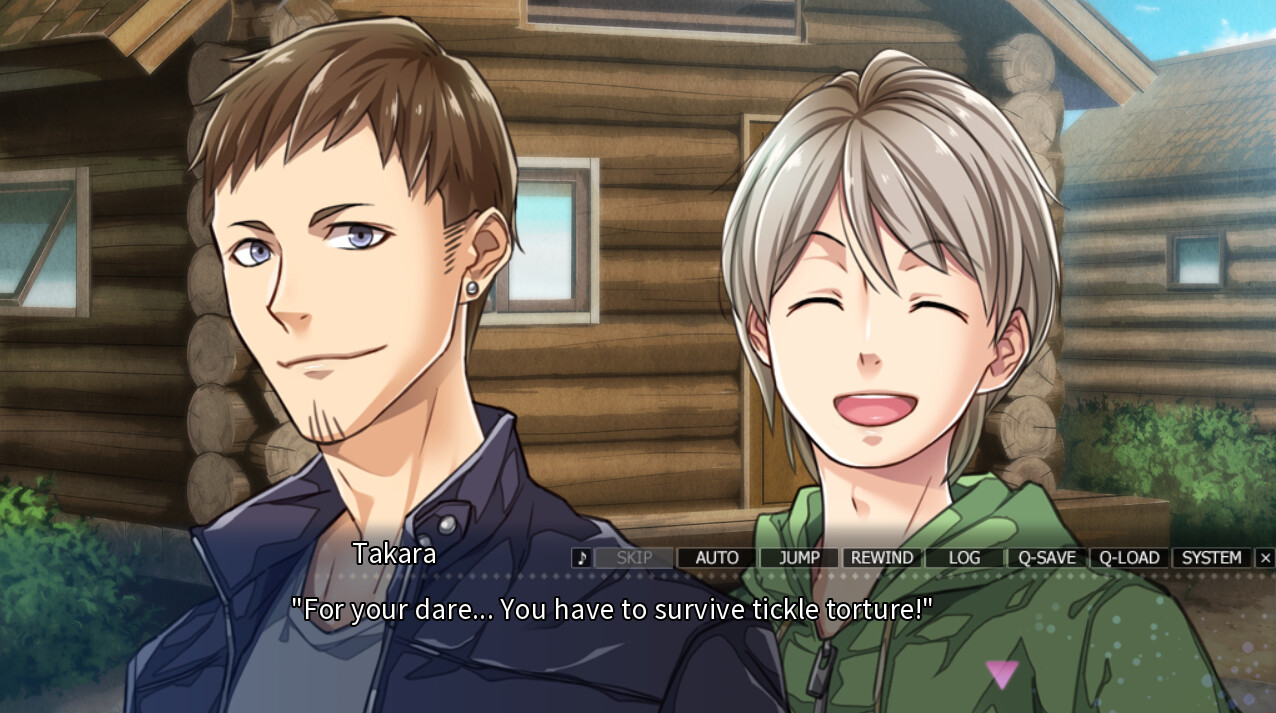Open the dialogue LOG
Screen dimensions: 1276x713
click(964, 558)
